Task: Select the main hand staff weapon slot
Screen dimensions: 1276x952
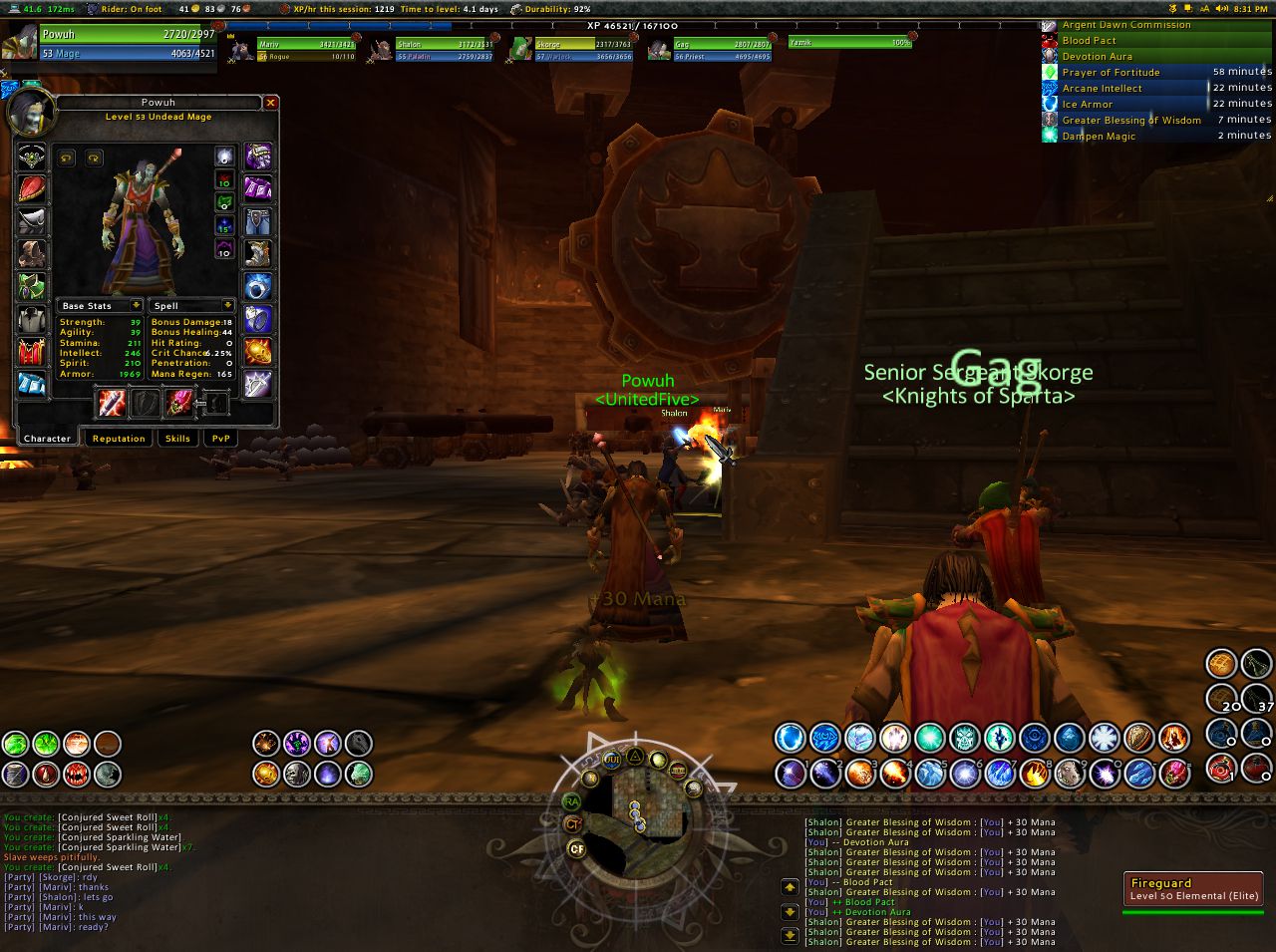Action: (x=109, y=402)
